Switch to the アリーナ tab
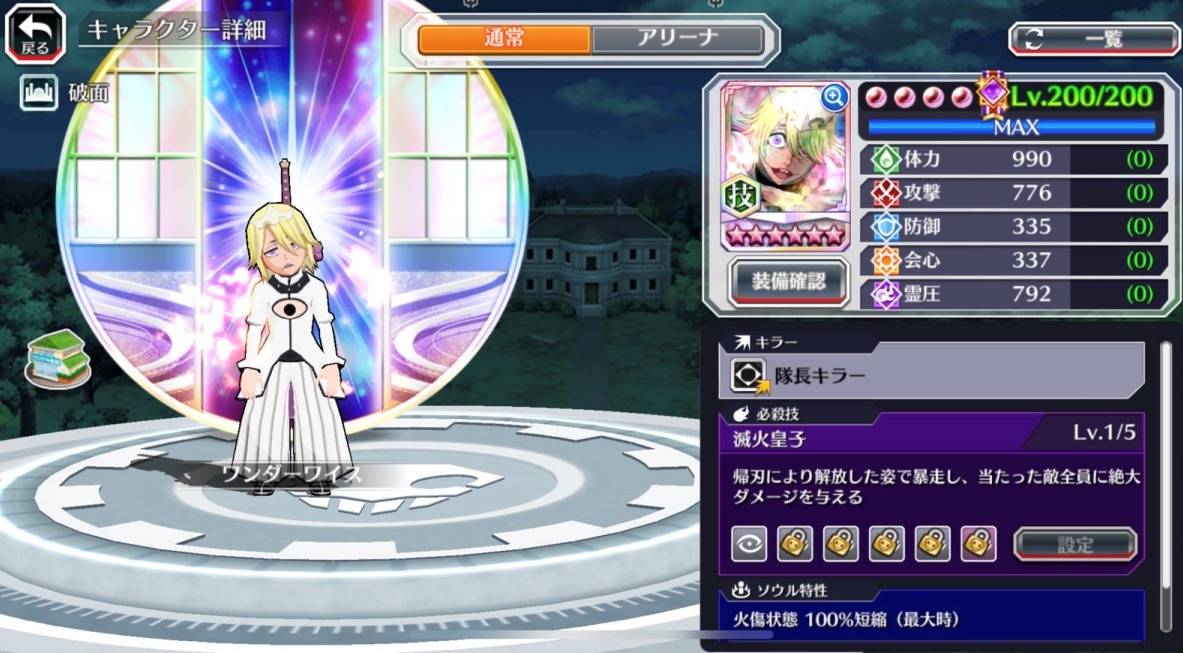The height and width of the screenshot is (653, 1183). pyautogui.click(x=678, y=39)
